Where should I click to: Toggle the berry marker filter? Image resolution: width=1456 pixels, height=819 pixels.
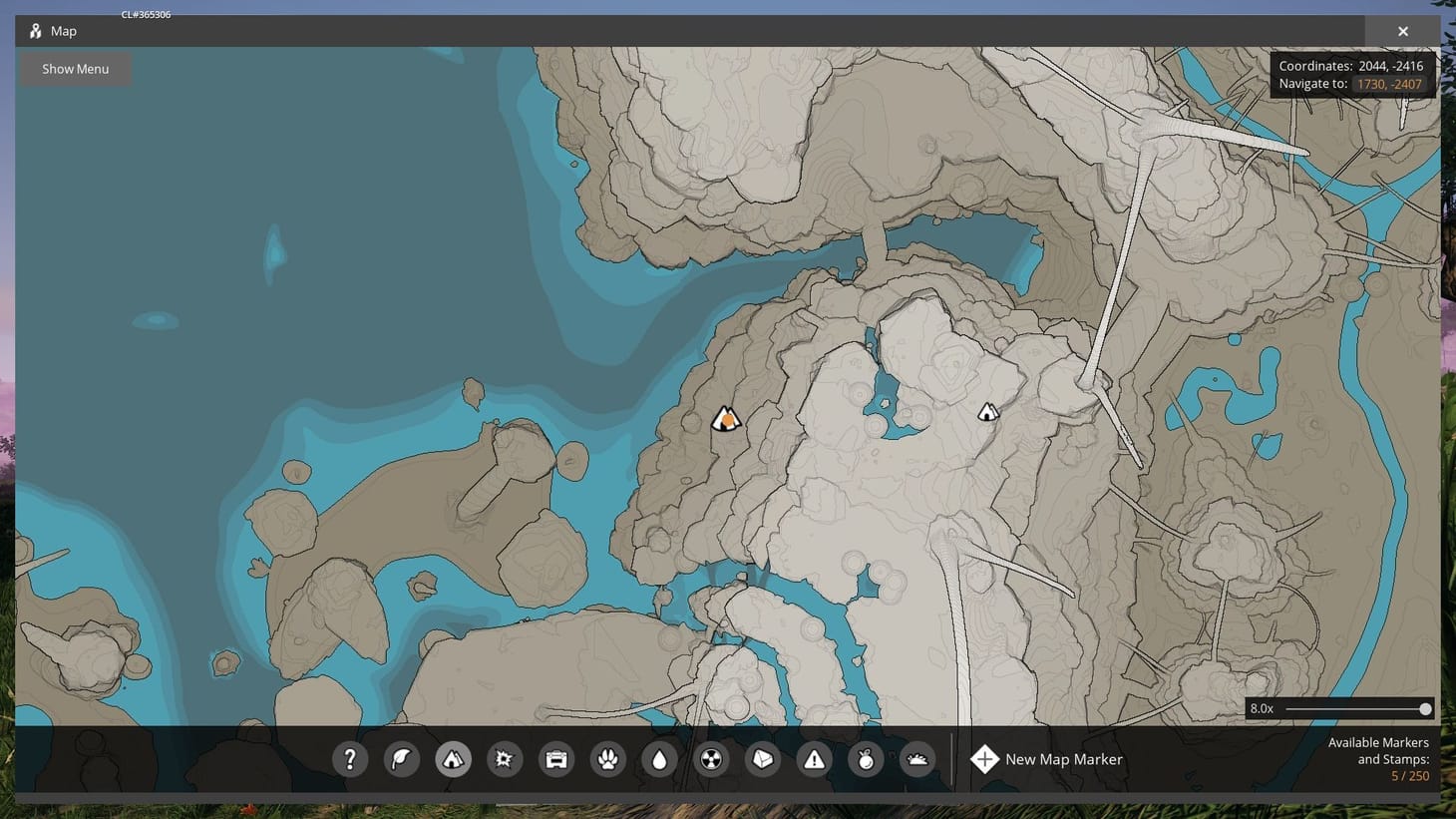pos(867,759)
